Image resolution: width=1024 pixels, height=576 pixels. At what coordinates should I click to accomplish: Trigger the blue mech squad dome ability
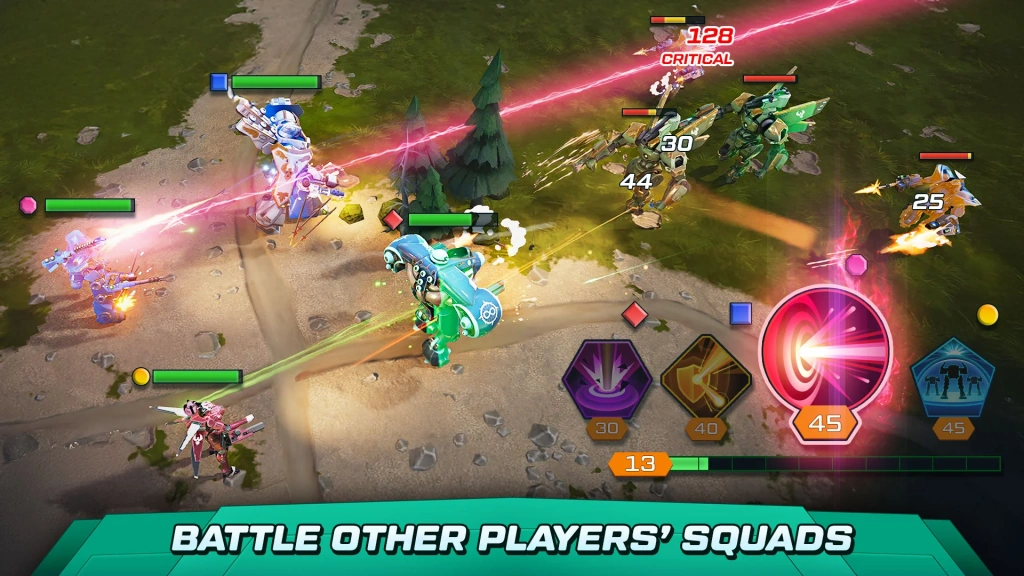tap(952, 376)
